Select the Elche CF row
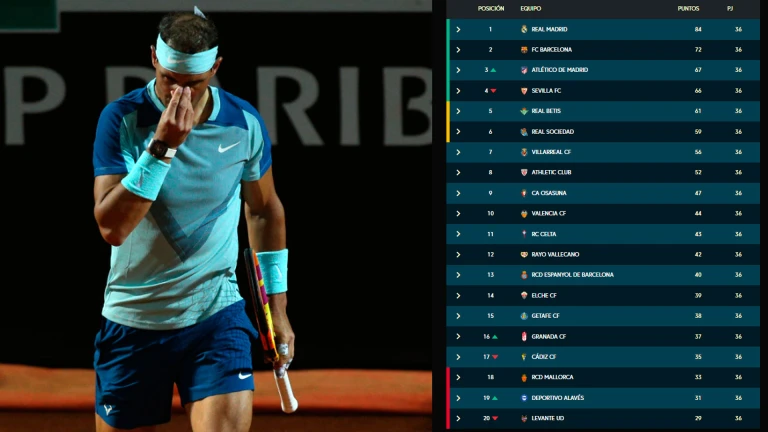This screenshot has height=432, width=768. 458,295
